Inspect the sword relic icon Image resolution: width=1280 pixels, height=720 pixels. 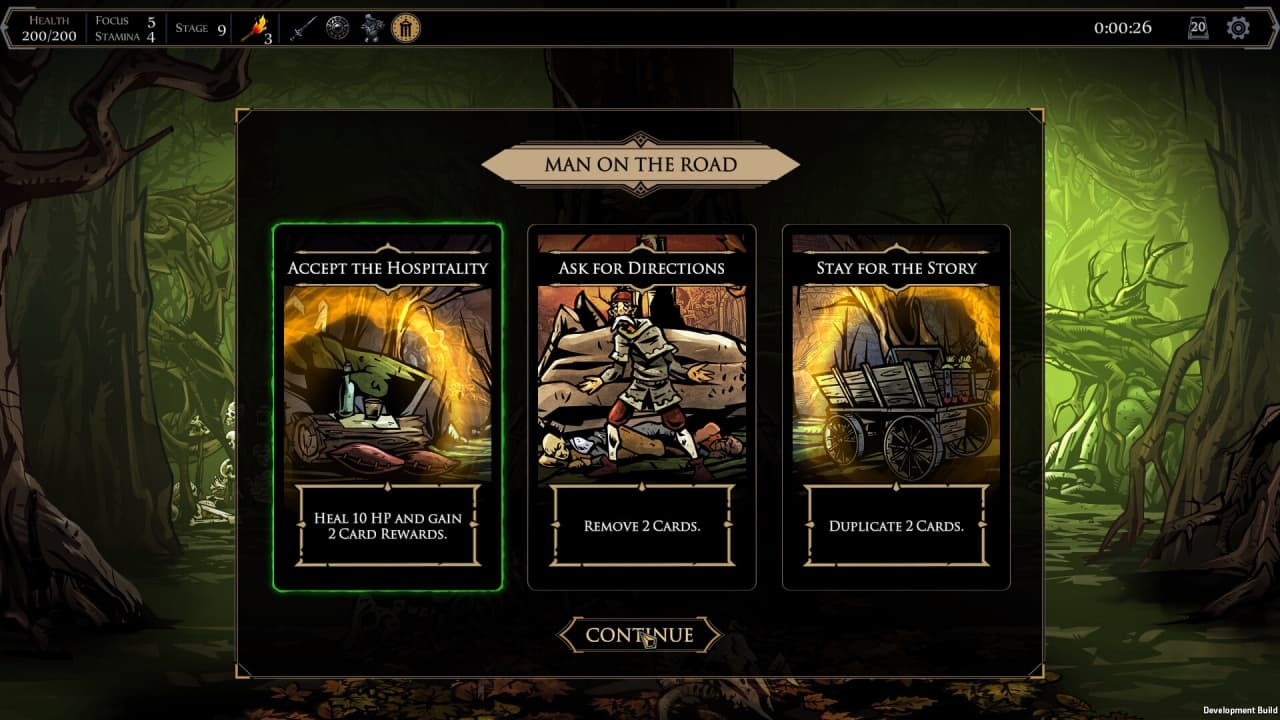tap(302, 29)
